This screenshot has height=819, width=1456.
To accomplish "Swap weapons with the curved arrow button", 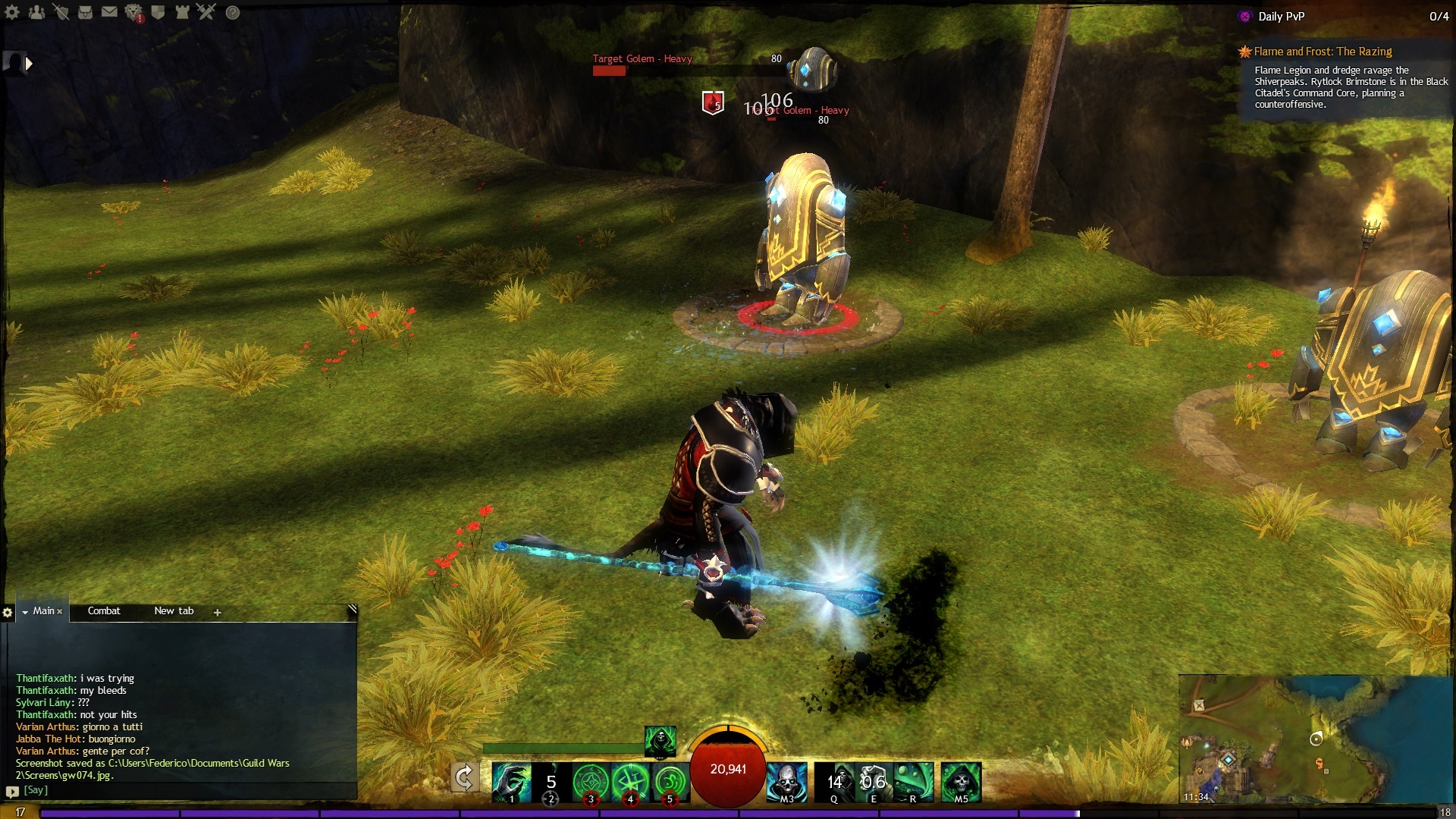I will click(x=464, y=778).
